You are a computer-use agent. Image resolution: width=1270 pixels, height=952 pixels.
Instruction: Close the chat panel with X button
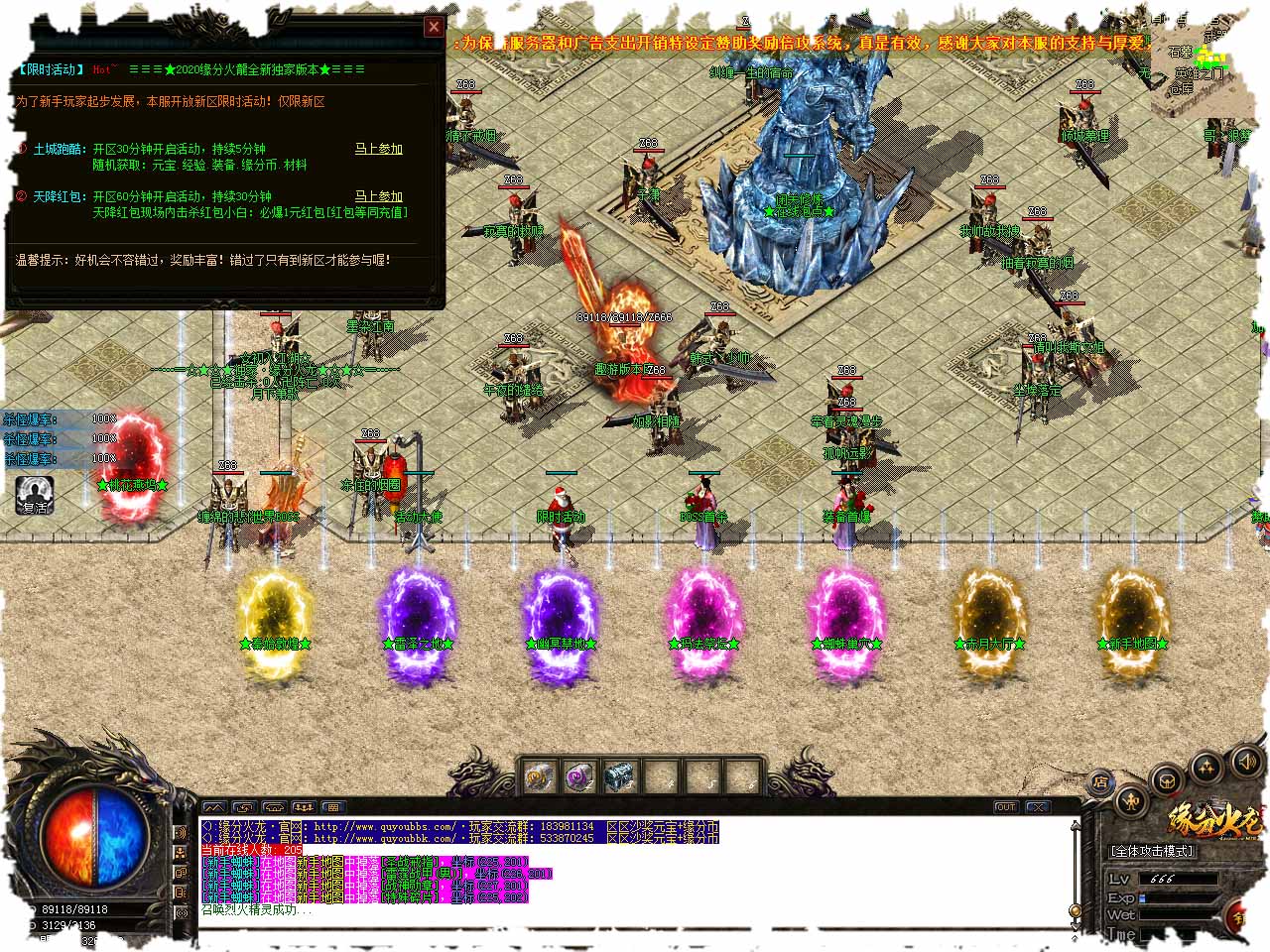tap(1037, 807)
